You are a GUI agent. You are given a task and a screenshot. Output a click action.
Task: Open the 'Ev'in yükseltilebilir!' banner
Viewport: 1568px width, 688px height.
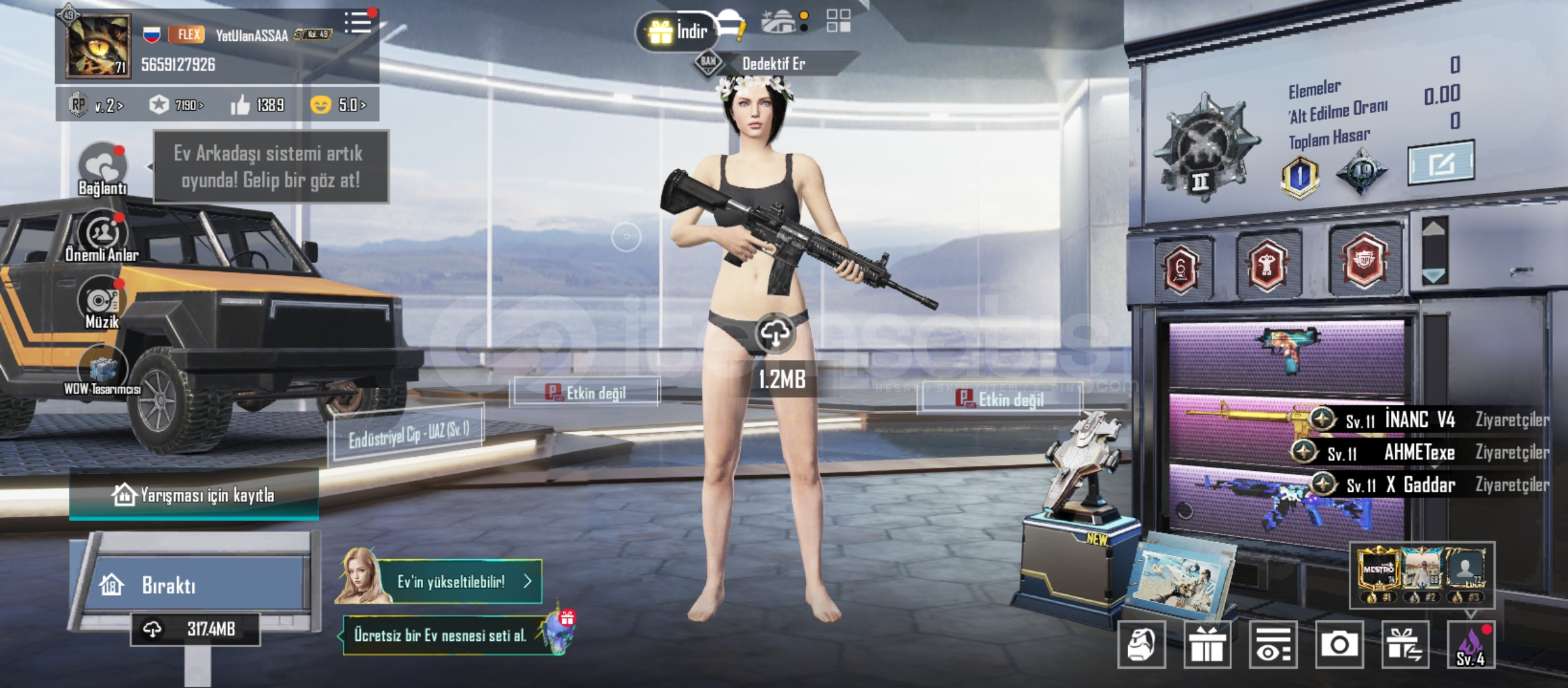tap(459, 581)
